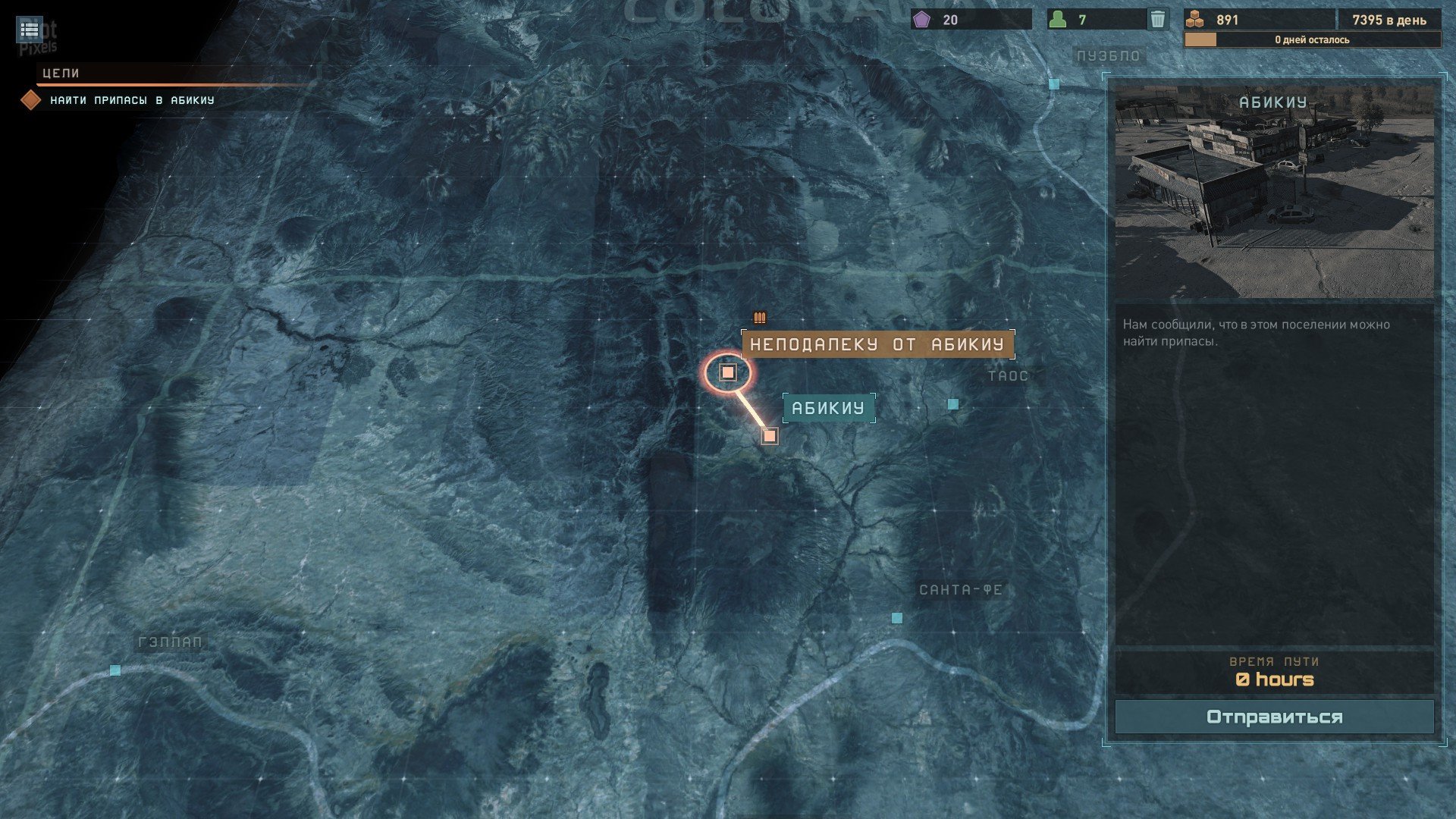Image resolution: width=1456 pixels, height=819 pixels.
Task: Select the Санта-Фе map marker
Action: (897, 618)
